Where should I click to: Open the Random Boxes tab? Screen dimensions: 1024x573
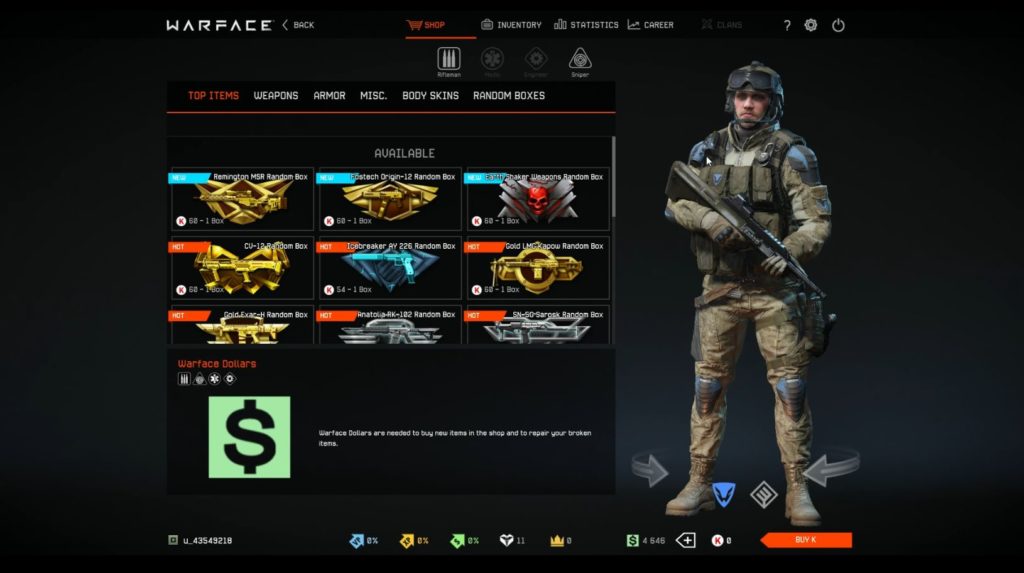click(509, 96)
